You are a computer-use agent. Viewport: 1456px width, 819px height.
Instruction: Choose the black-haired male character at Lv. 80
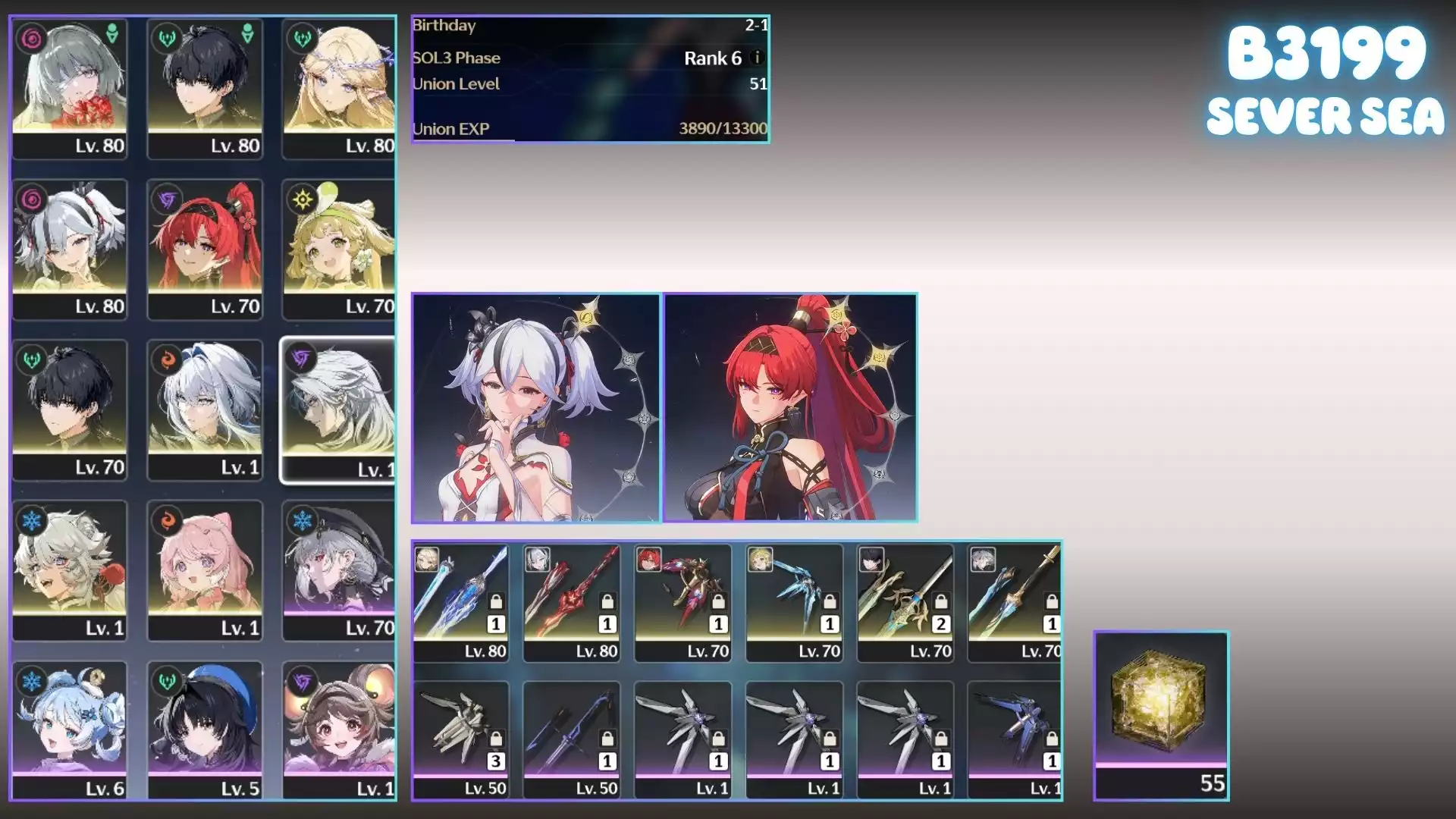pyautogui.click(x=205, y=88)
